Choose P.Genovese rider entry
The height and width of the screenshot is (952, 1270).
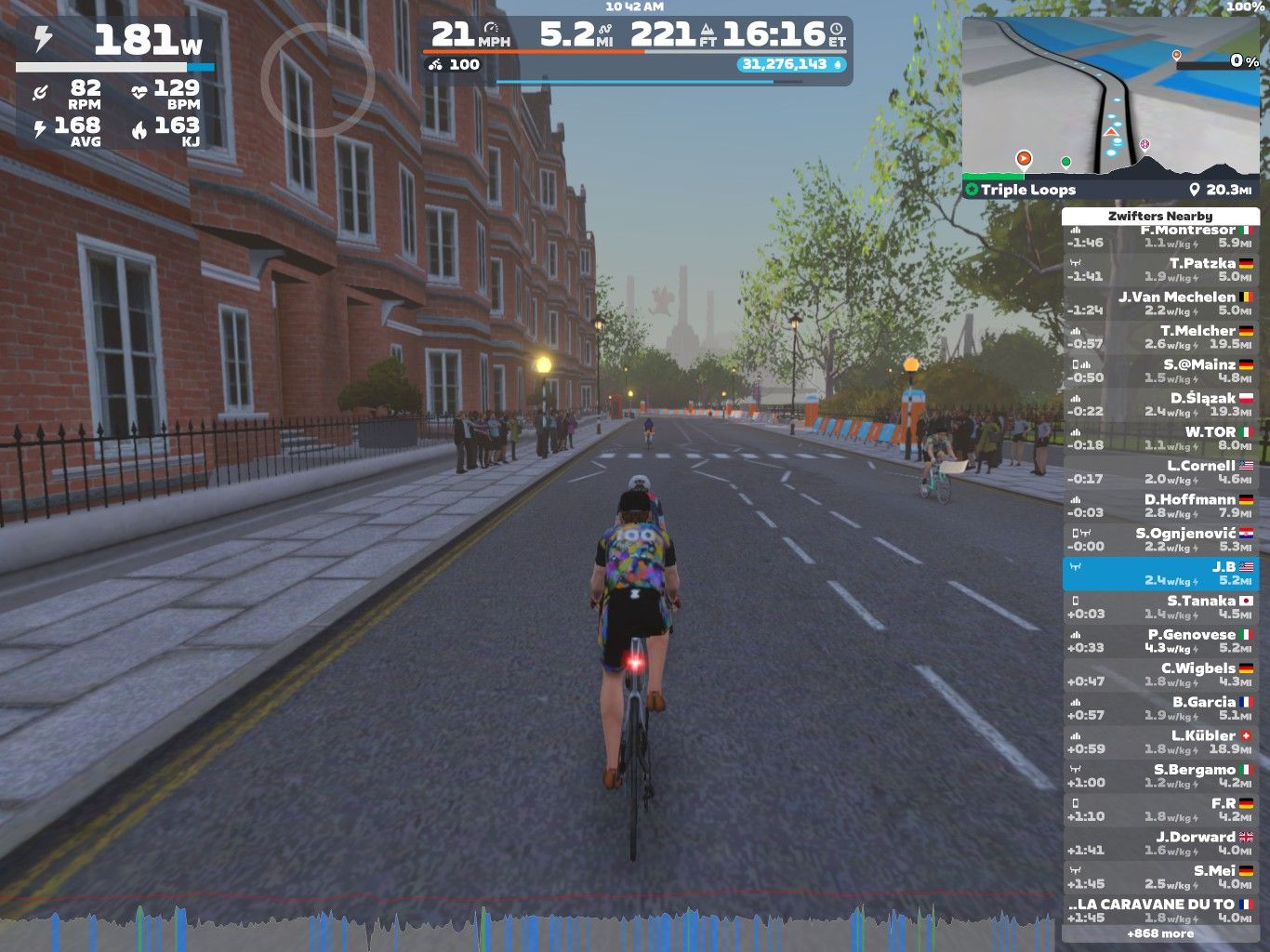tap(1160, 641)
